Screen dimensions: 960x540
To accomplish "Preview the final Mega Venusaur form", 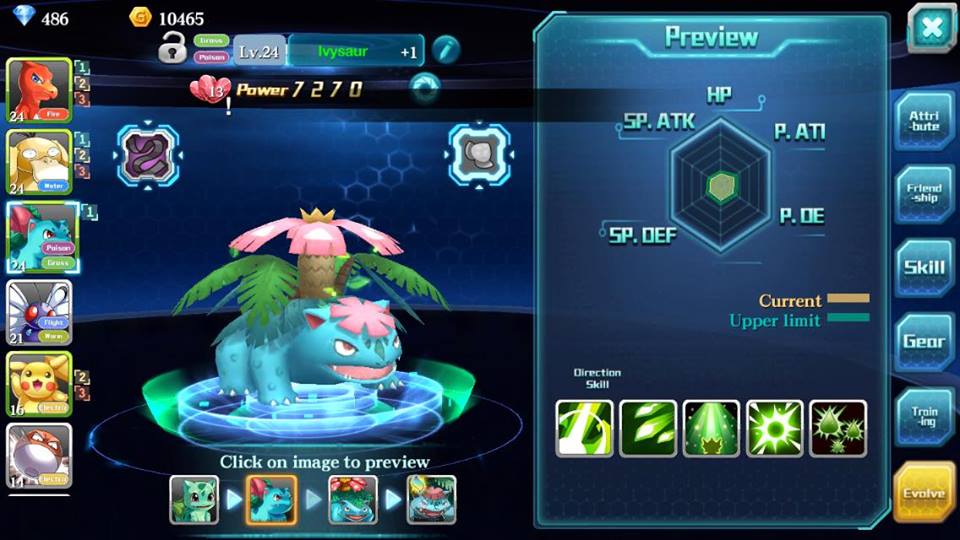I will (x=432, y=498).
